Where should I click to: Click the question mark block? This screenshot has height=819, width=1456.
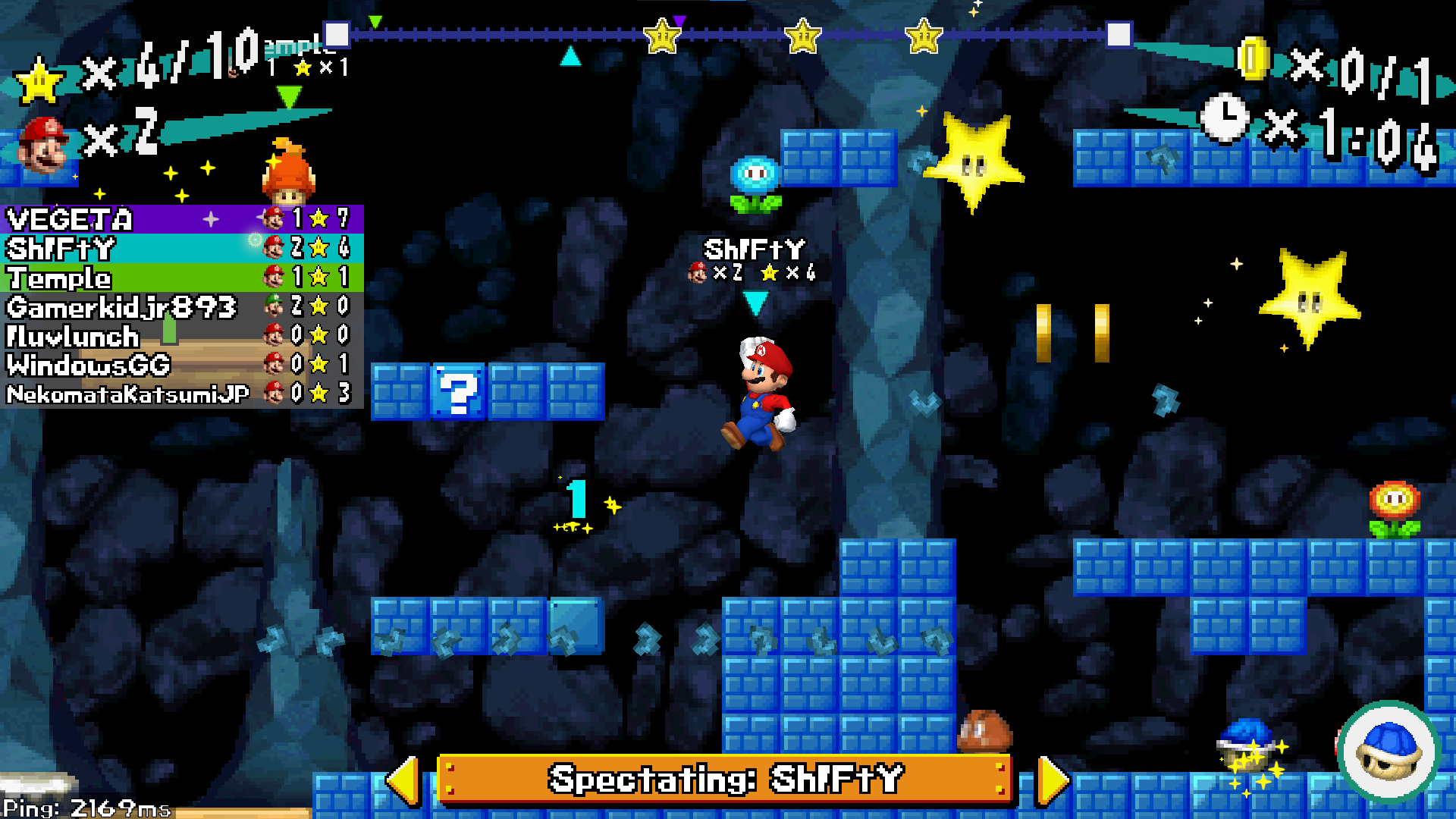(x=459, y=393)
